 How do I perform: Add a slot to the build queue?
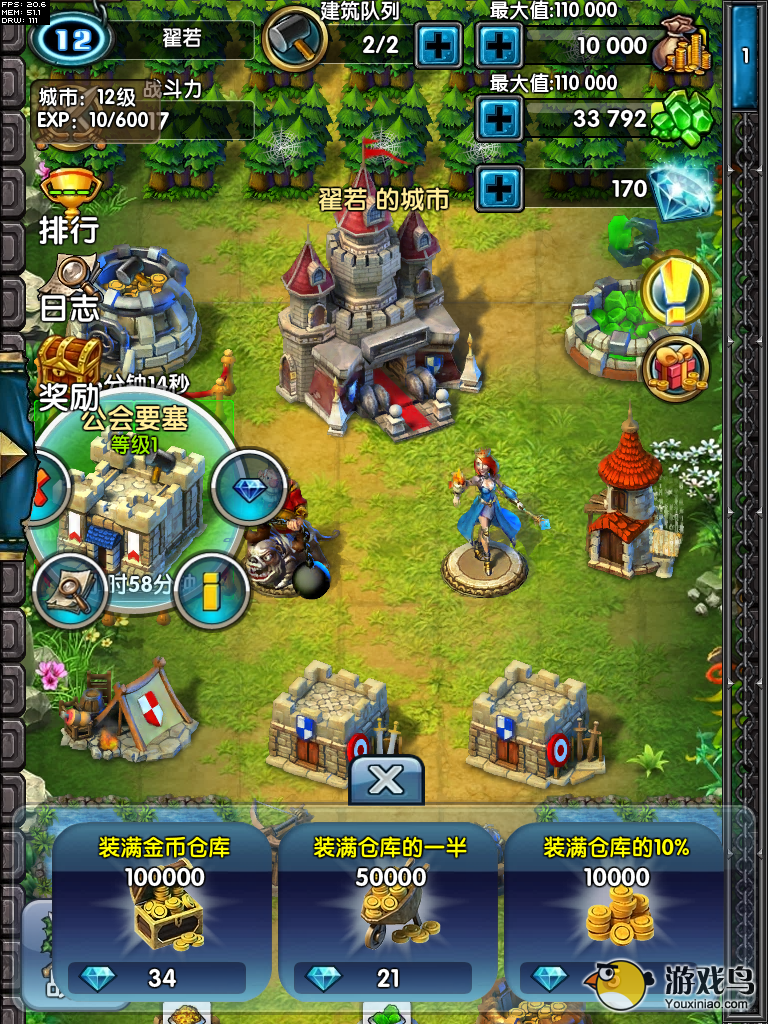coord(438,44)
